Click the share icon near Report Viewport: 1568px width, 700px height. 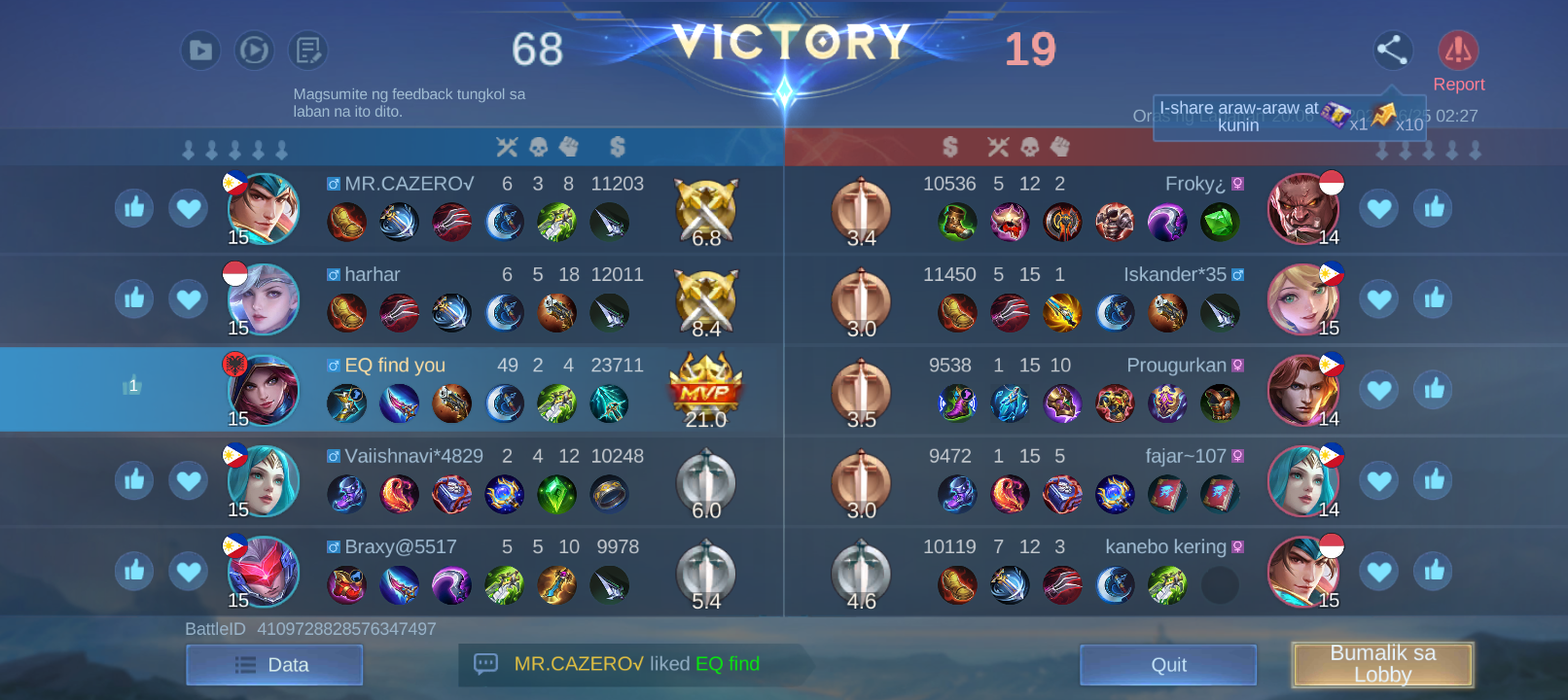(x=1393, y=51)
